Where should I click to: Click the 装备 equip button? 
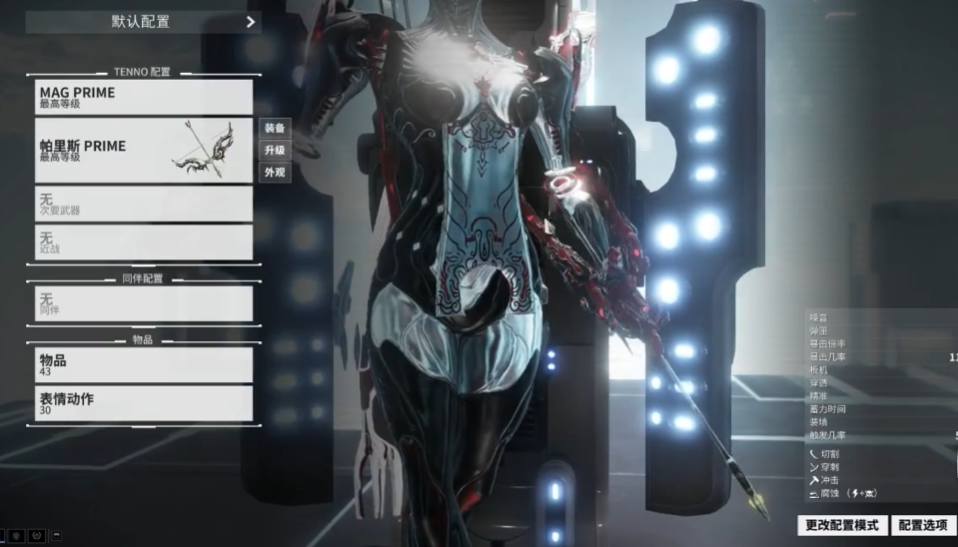[275, 128]
